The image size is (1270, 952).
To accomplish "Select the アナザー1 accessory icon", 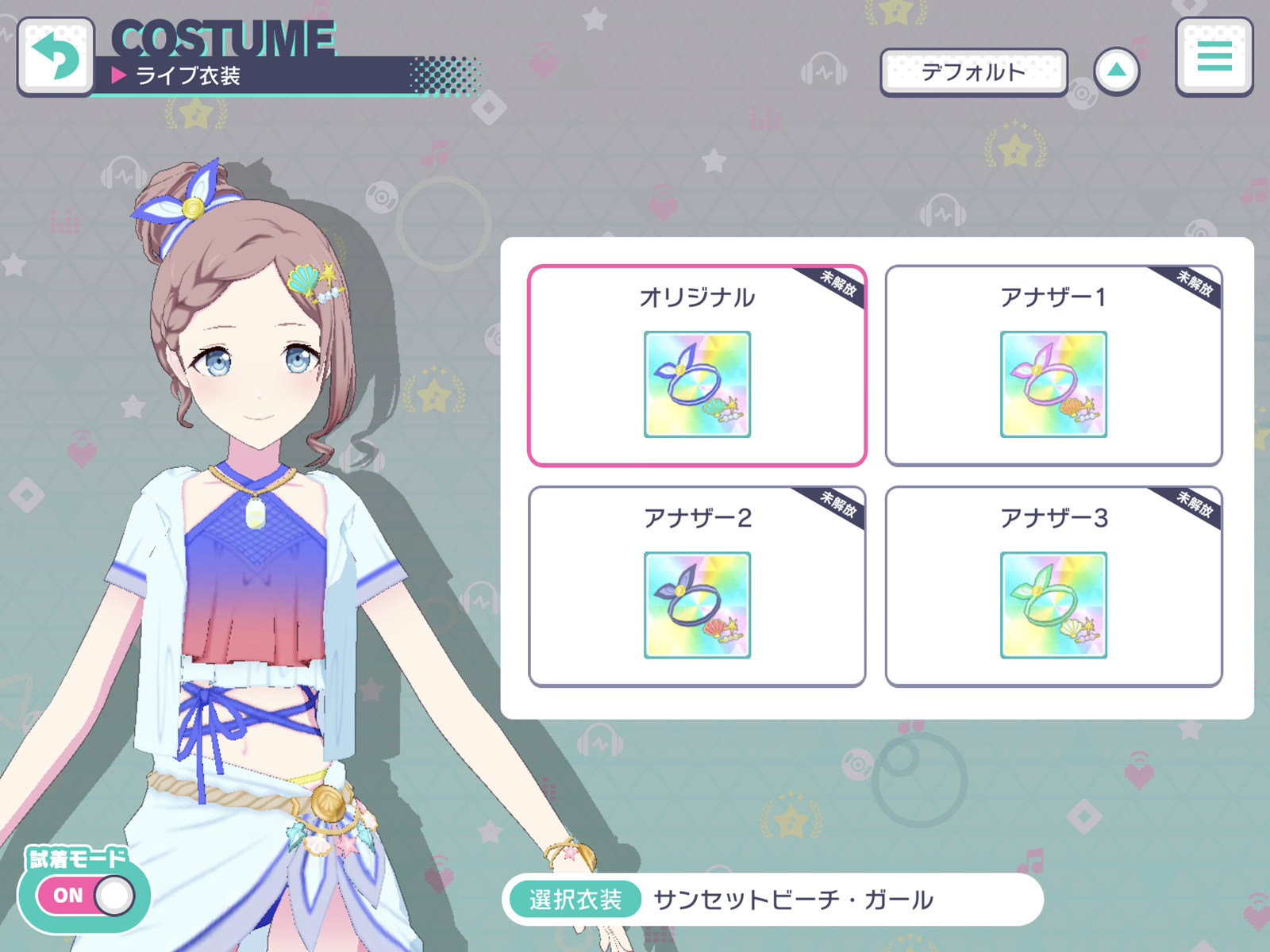I will point(1054,385).
